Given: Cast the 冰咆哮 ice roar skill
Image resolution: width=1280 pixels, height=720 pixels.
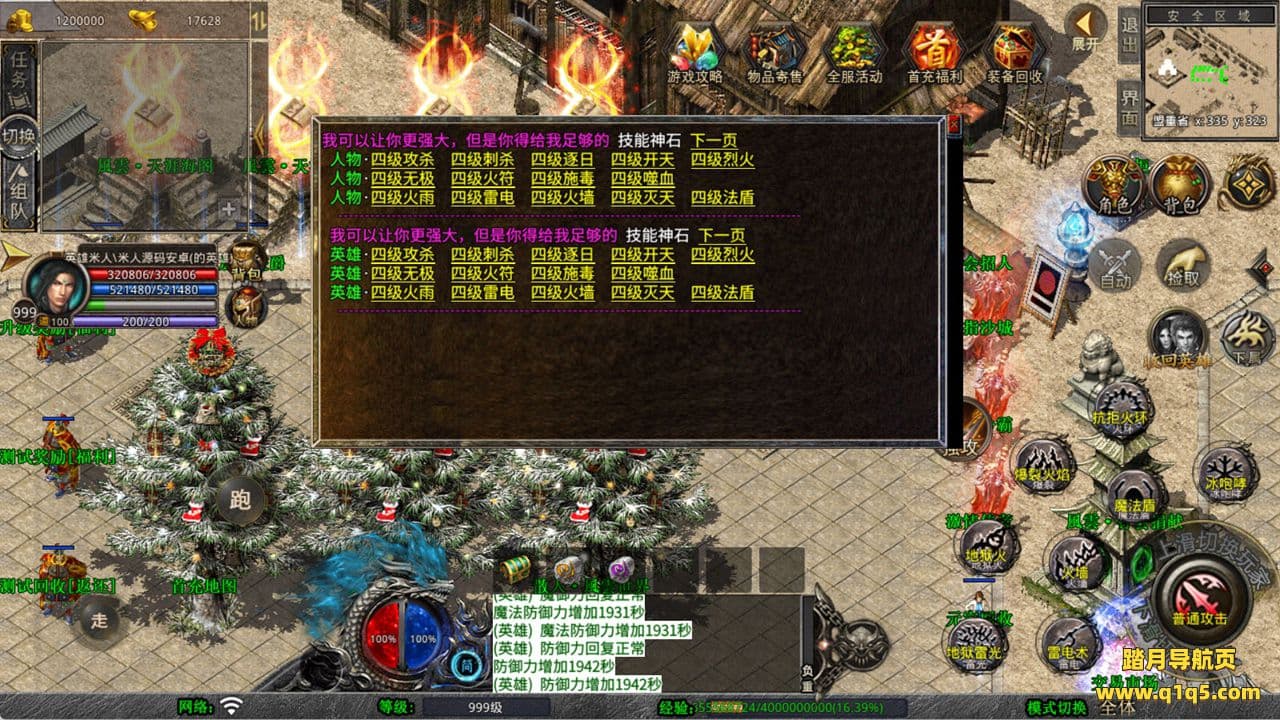Looking at the screenshot, I should tap(1226, 470).
